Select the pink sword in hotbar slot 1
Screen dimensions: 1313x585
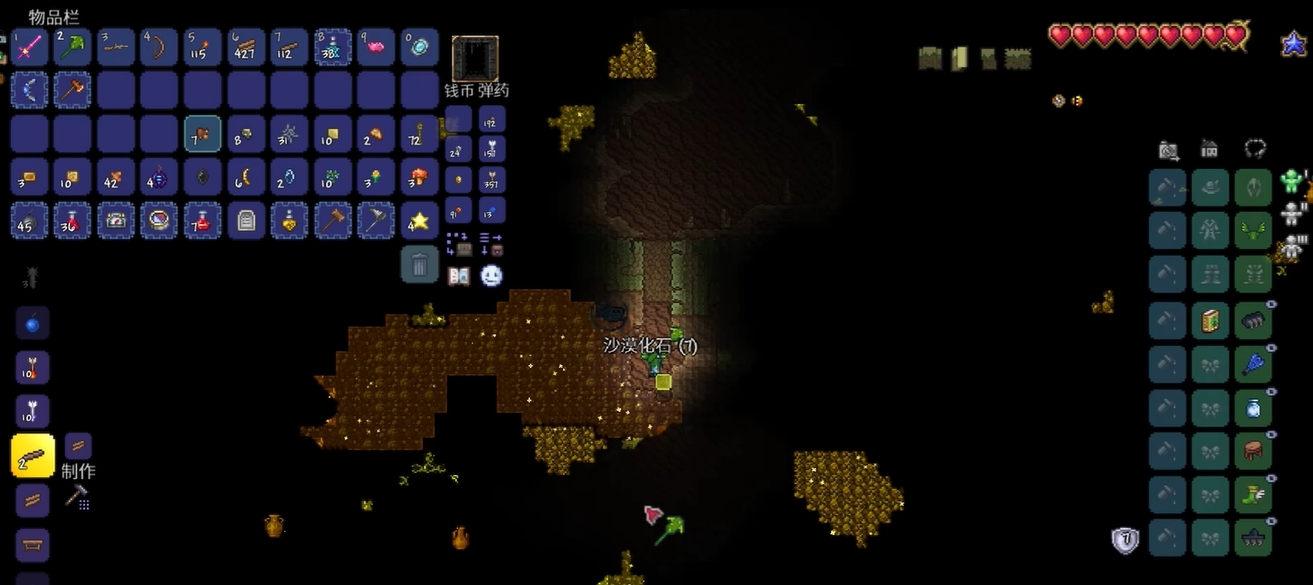(x=29, y=47)
